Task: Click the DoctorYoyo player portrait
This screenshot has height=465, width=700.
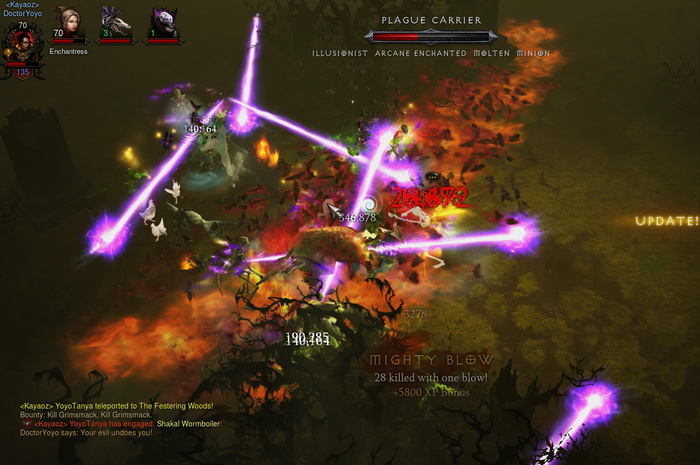Action: pyautogui.click(x=20, y=43)
